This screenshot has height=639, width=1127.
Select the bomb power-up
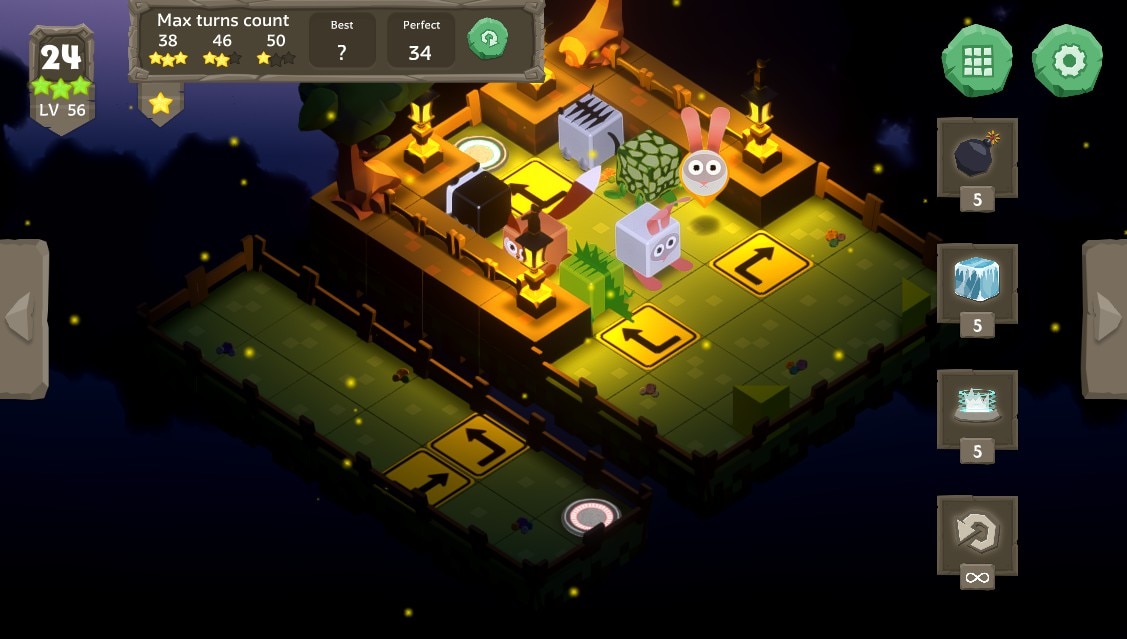[976, 156]
